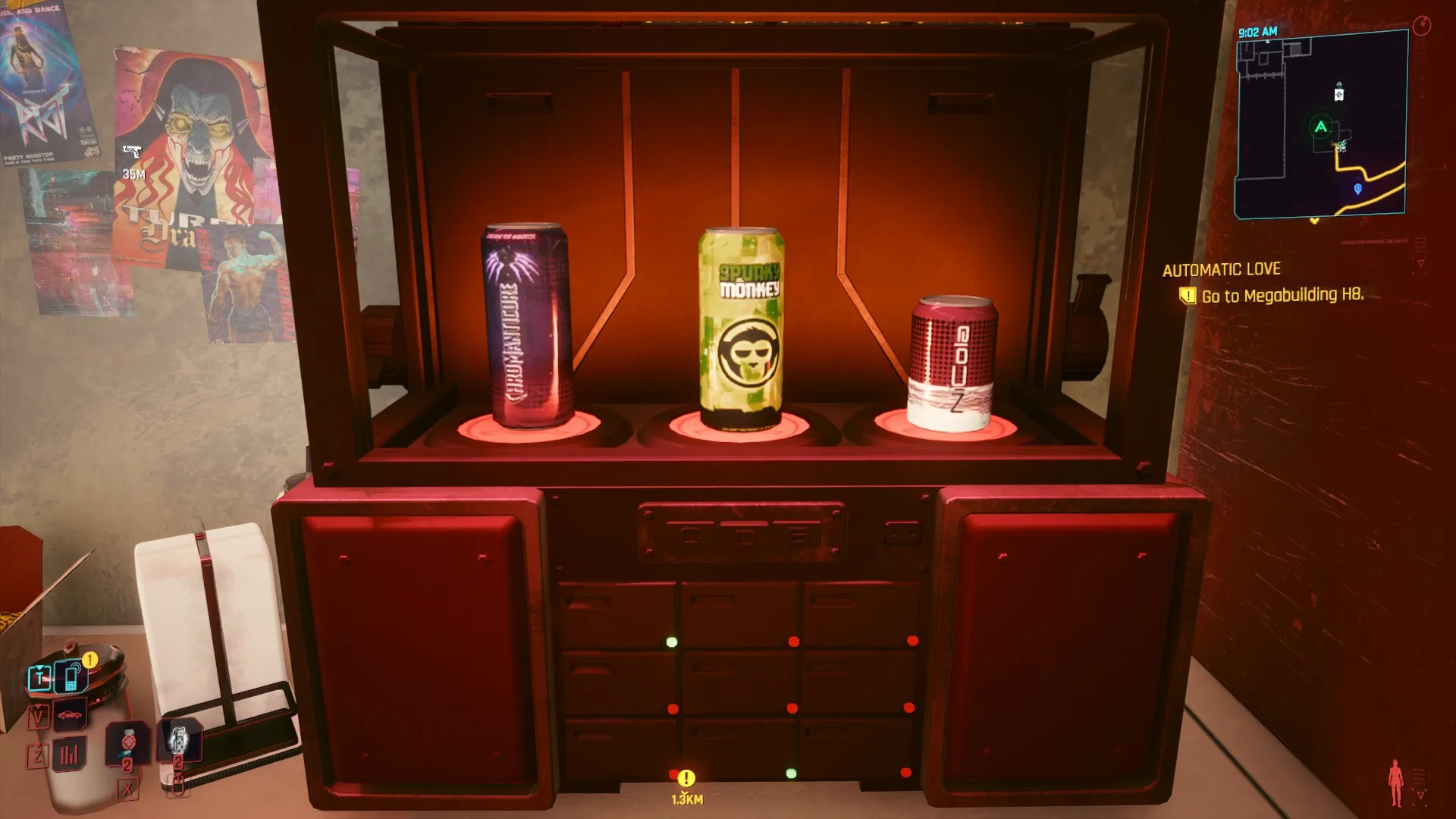
Task: Click the white fast travel marker on minimap
Action: coord(1339,94)
